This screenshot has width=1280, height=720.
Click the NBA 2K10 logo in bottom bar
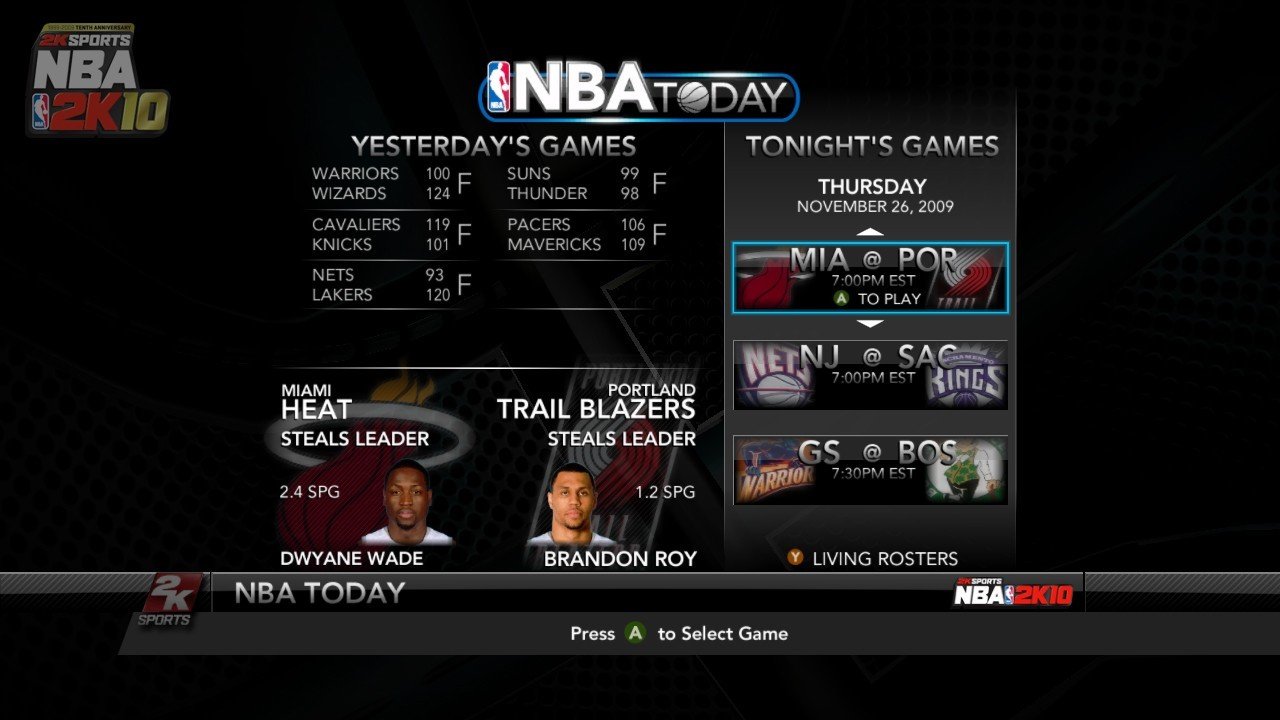(x=1016, y=592)
